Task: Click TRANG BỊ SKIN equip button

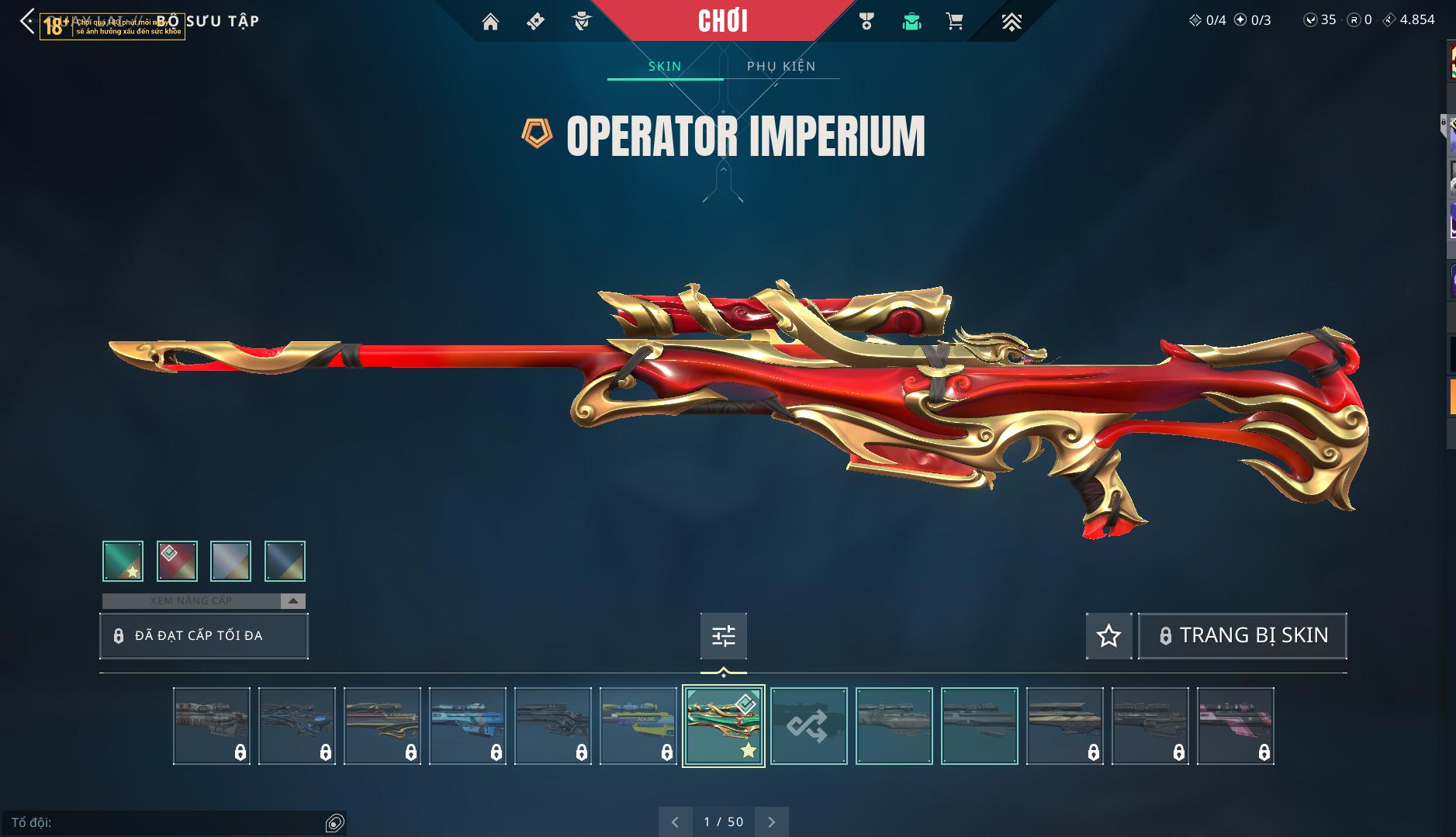Action: (x=1242, y=636)
